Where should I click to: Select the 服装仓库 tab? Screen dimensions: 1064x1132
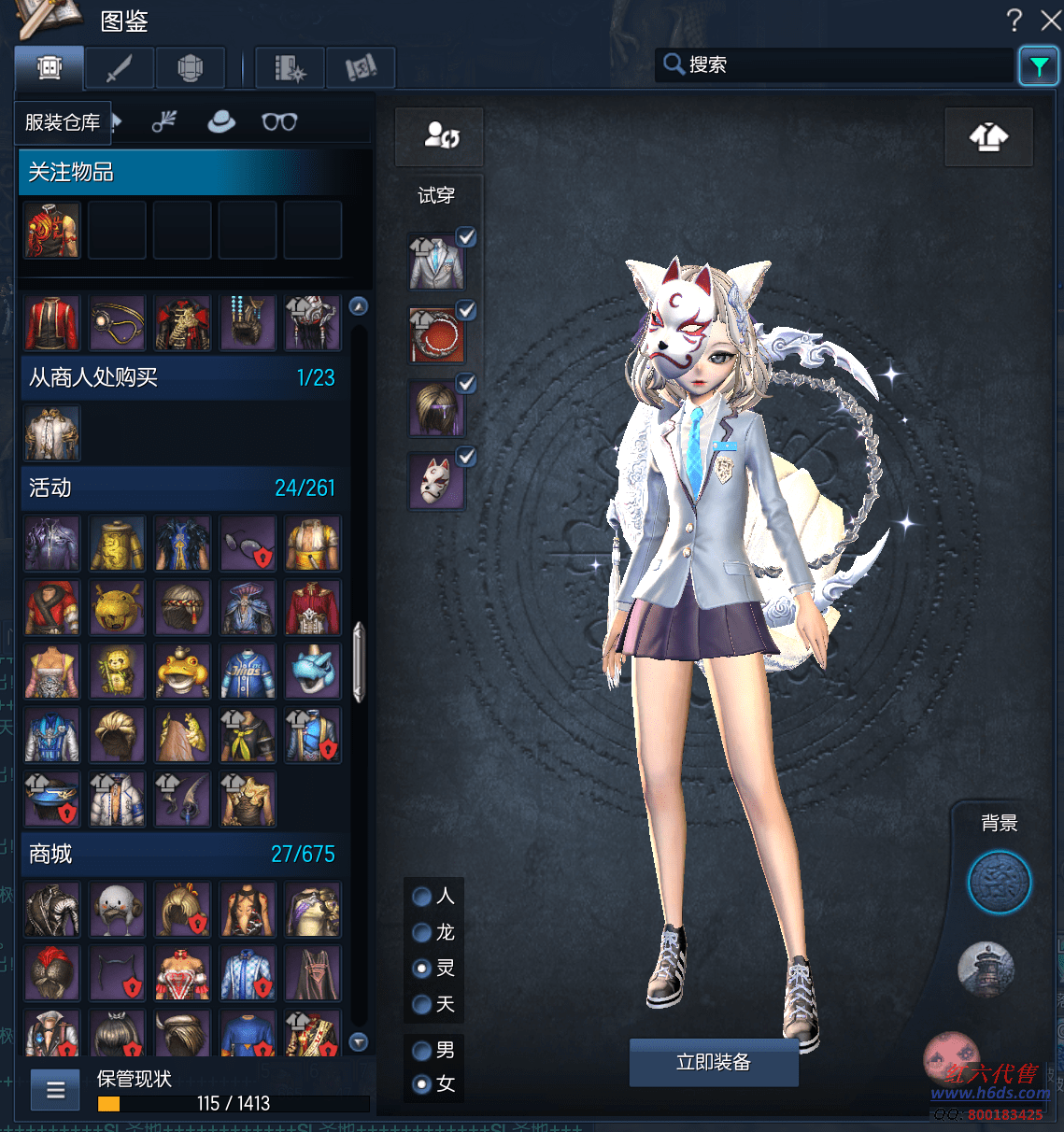(63, 122)
